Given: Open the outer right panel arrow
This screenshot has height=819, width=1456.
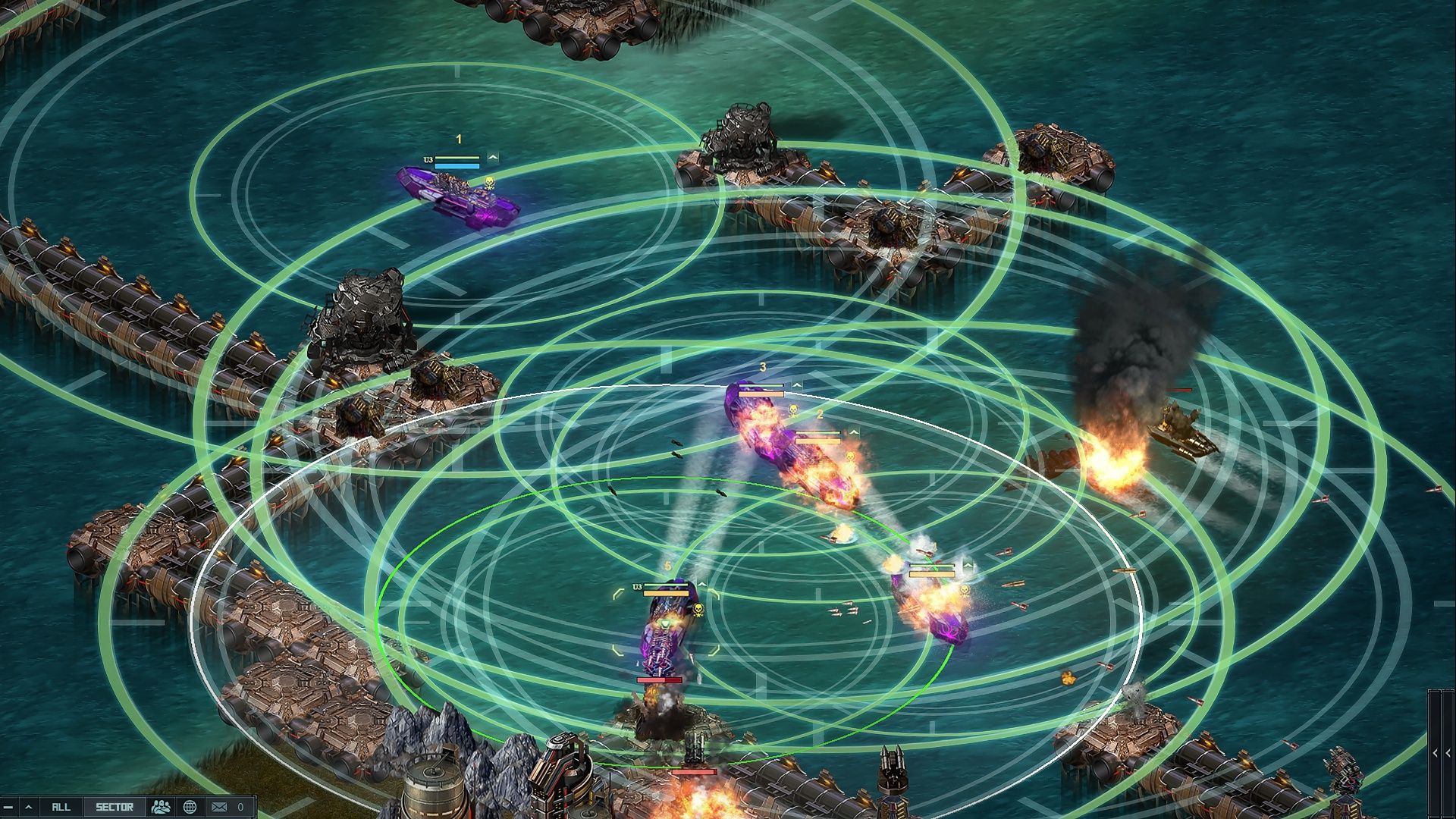Looking at the screenshot, I should click(x=1448, y=753).
